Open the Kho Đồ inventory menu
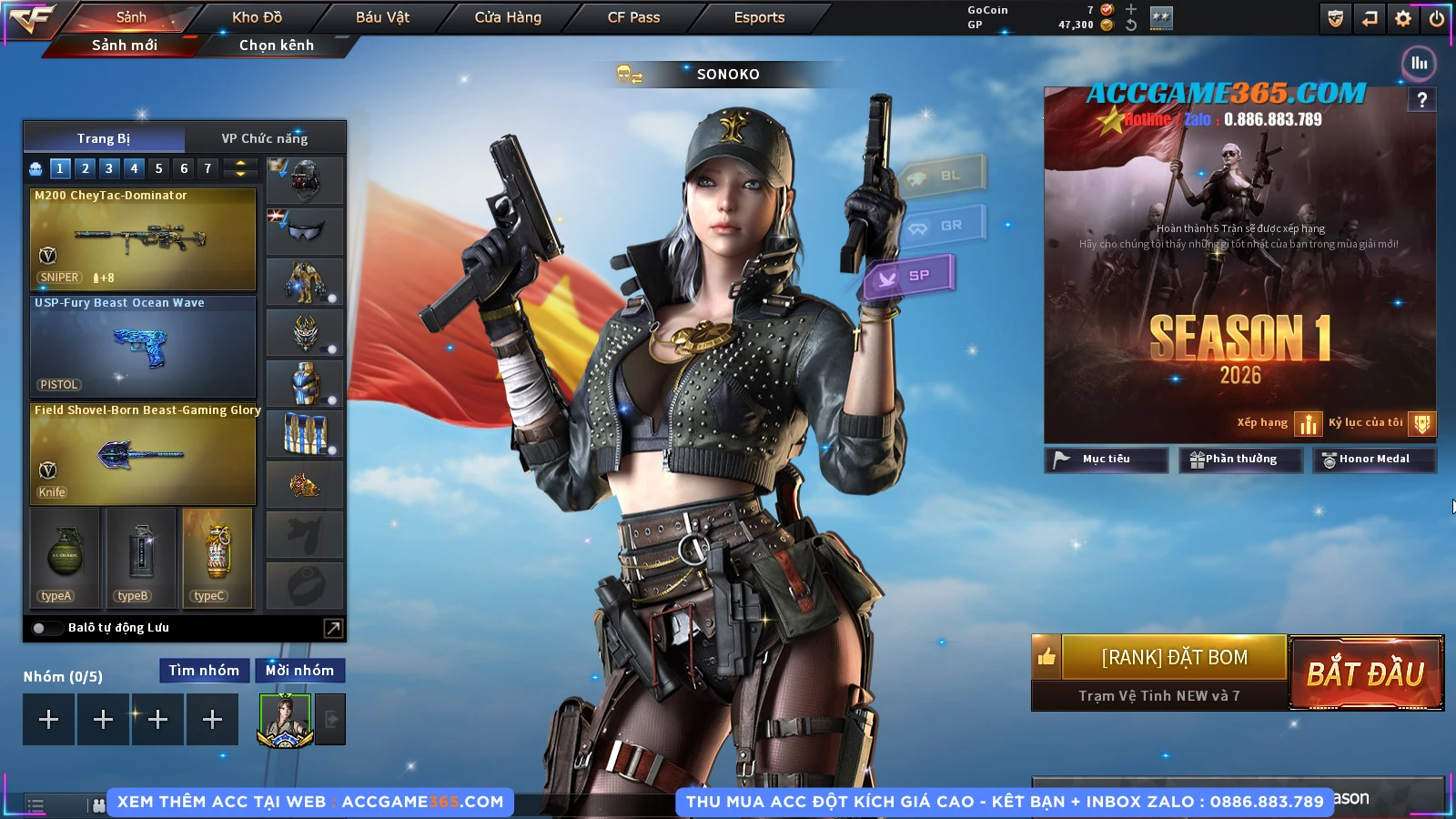 tap(258, 17)
